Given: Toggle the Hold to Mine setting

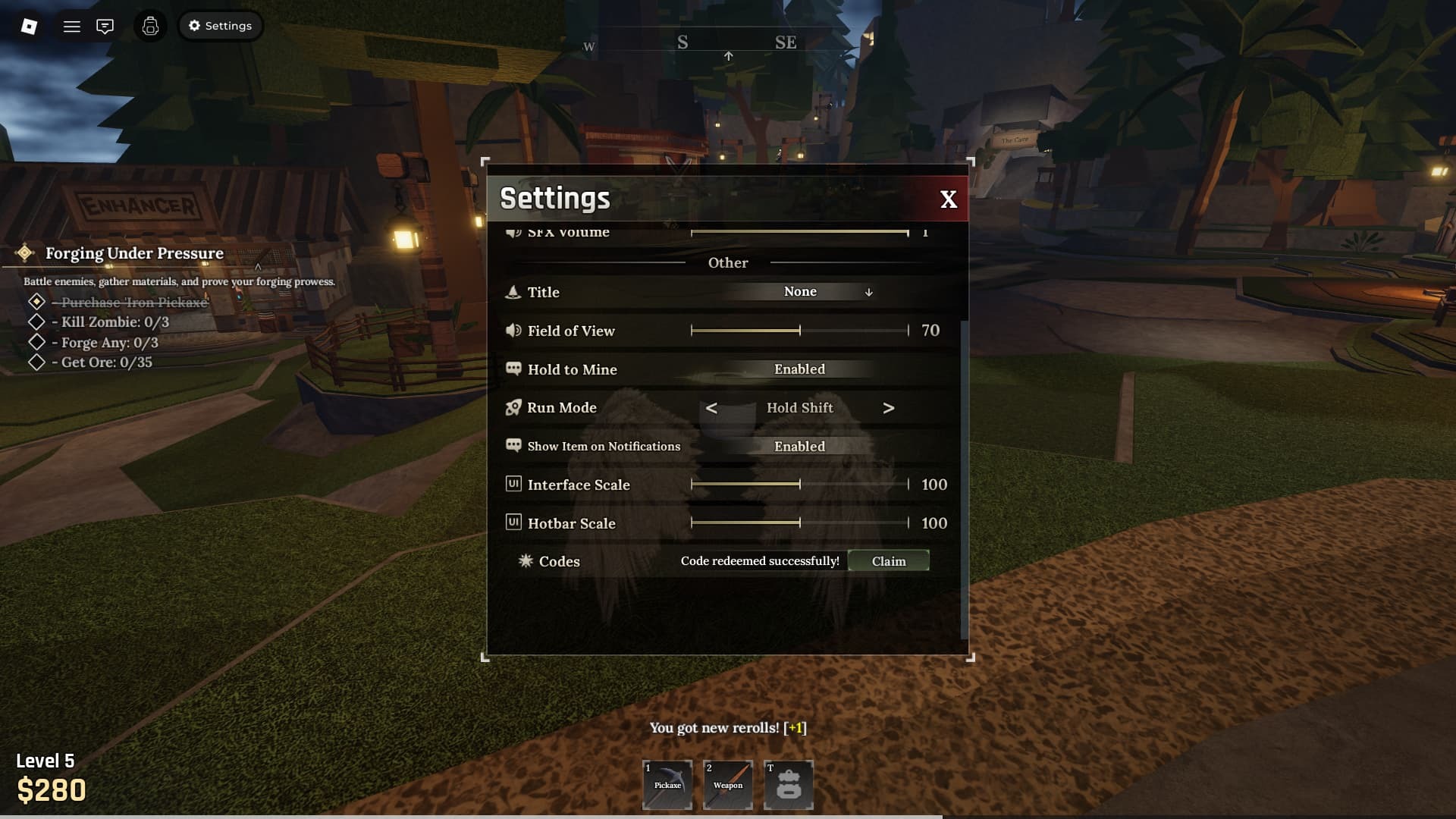Looking at the screenshot, I should [x=799, y=369].
